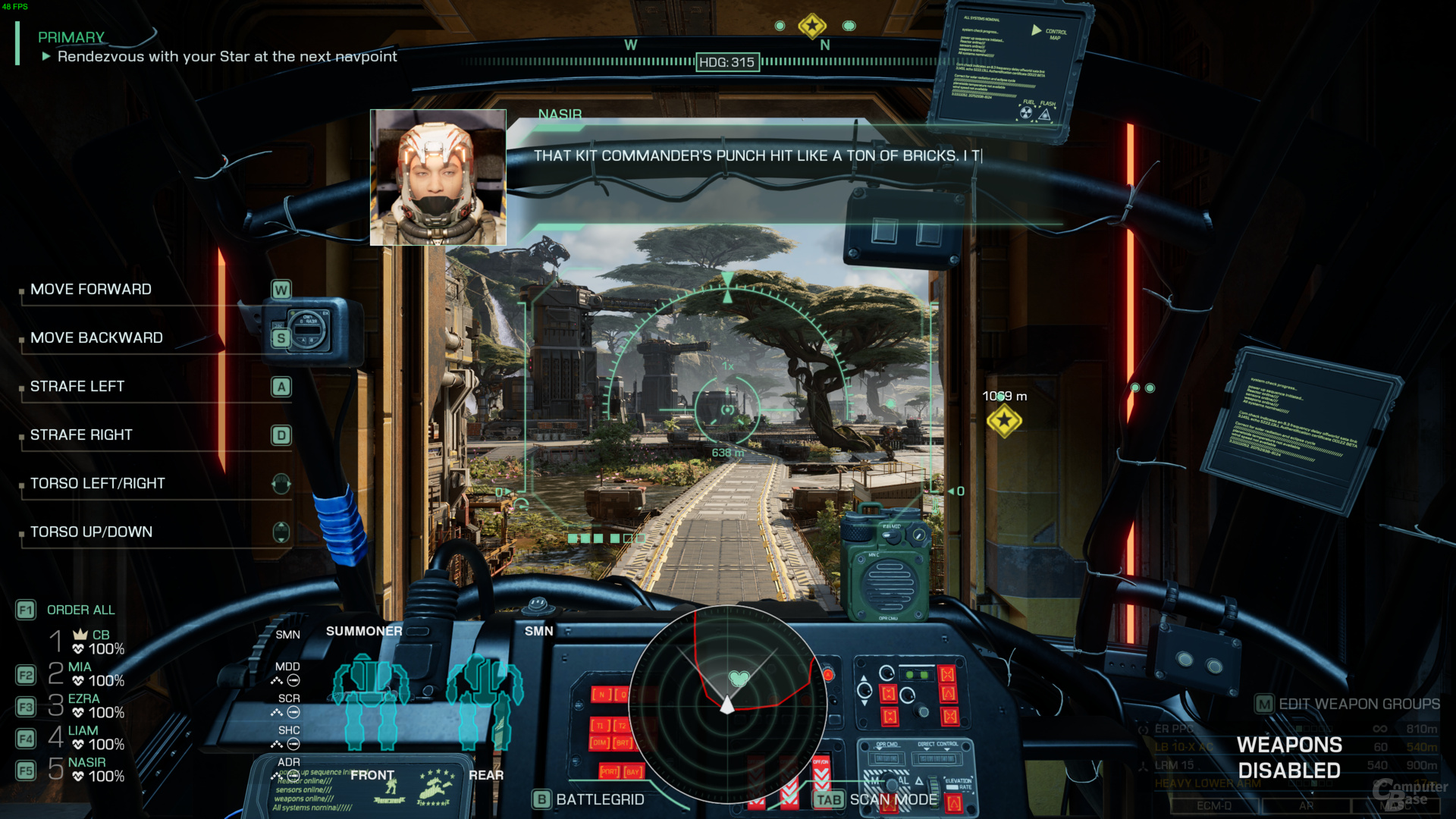Screen dimensions: 1456x819
Task: Open the circular radar display
Action: 727,704
